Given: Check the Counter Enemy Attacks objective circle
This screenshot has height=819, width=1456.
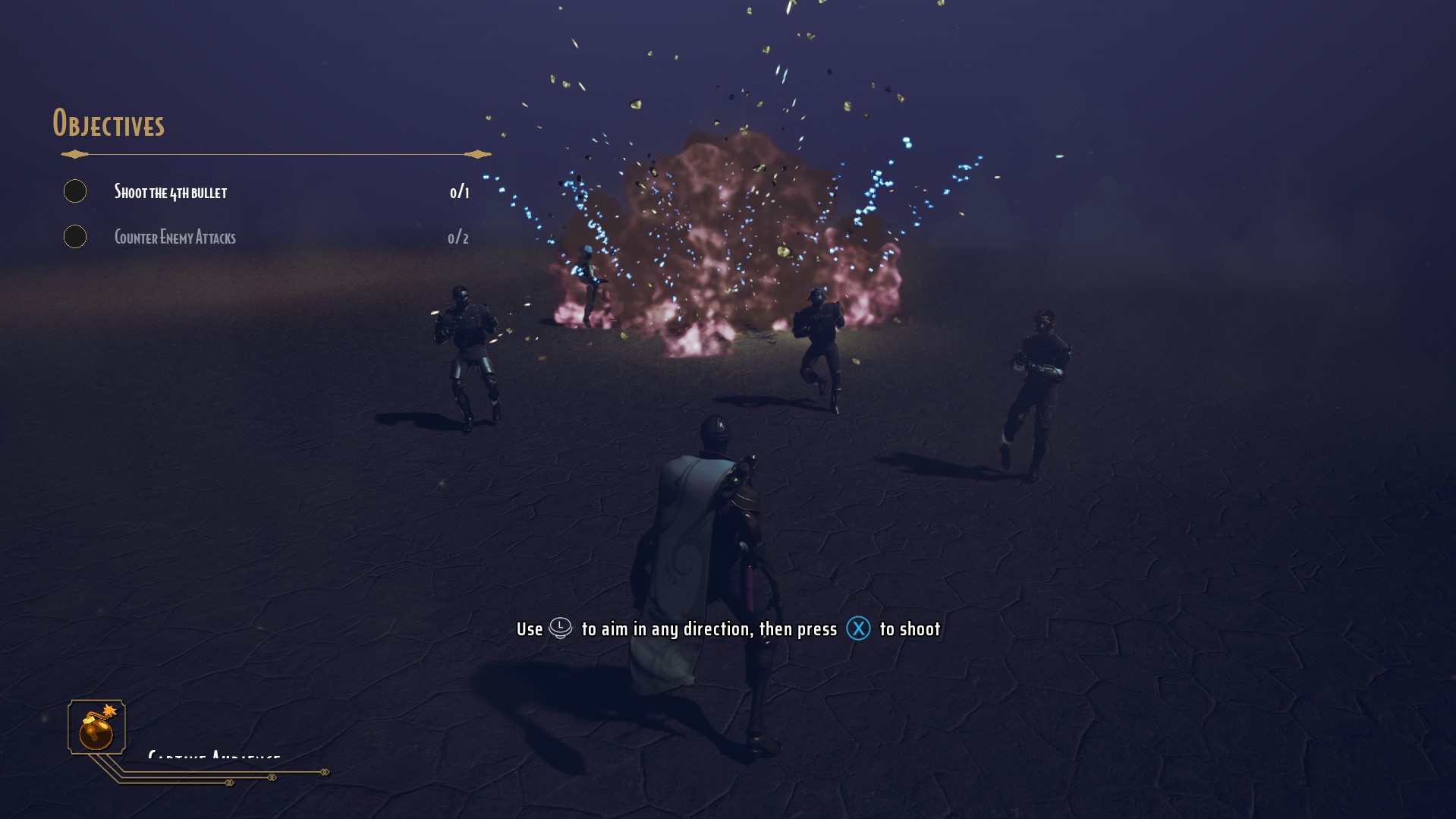Looking at the screenshot, I should (x=75, y=237).
